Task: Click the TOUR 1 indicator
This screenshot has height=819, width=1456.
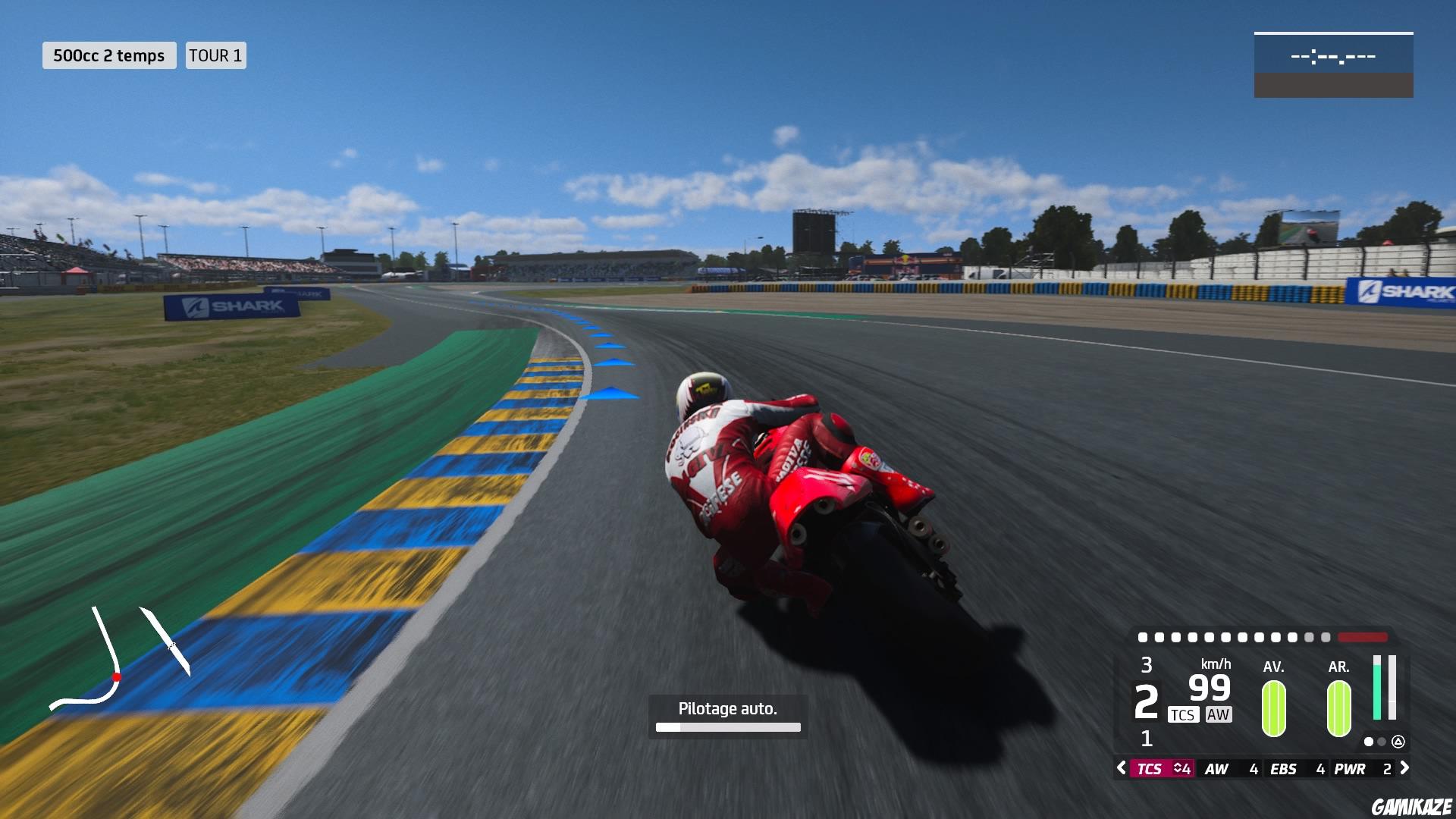Action: pos(215,55)
